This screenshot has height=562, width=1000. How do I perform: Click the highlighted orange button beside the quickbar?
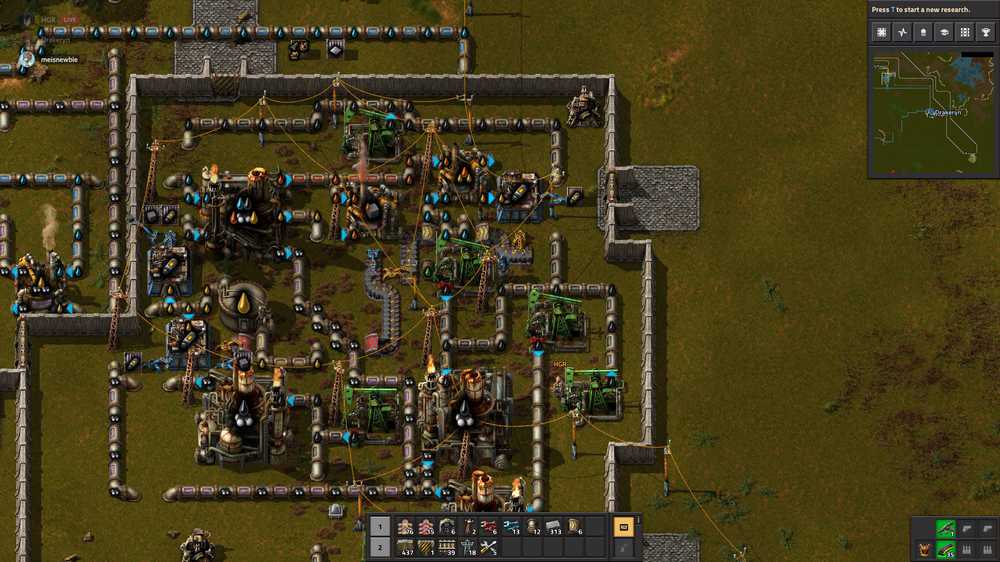(623, 527)
